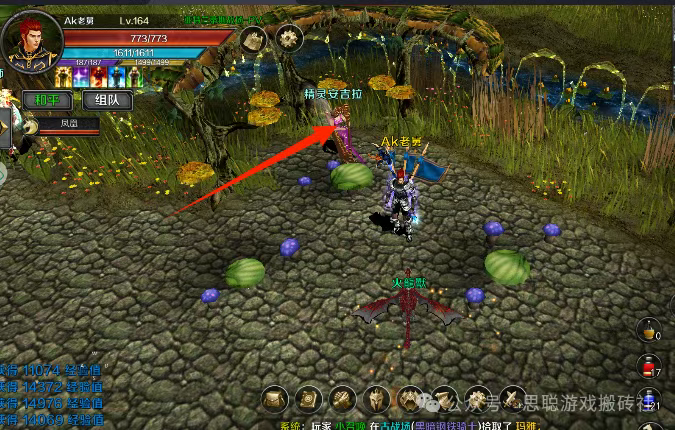675x430 pixels.
Task: Open the gear settings icon
Action: coord(290,39)
